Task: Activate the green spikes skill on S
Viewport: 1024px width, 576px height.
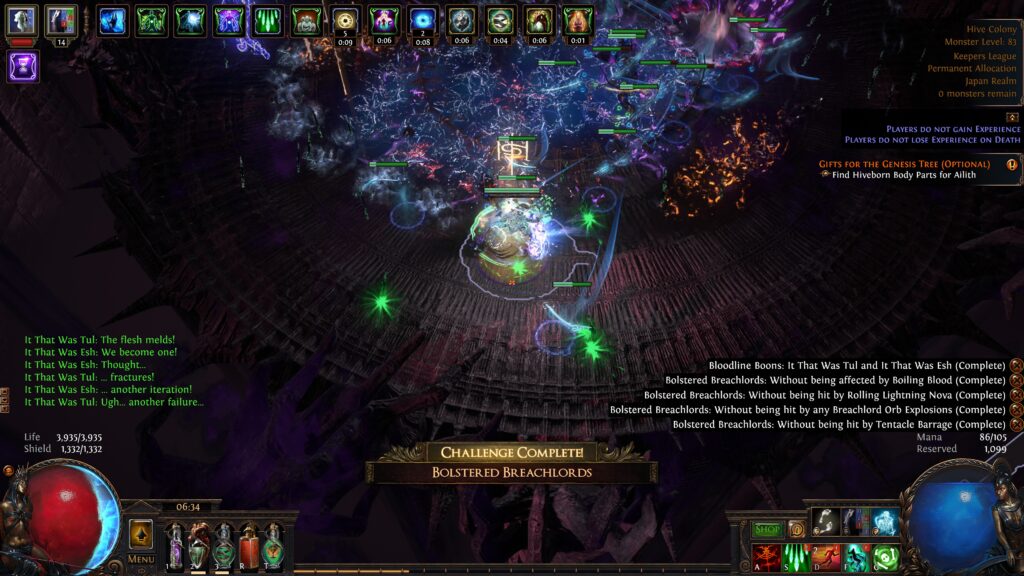Action: pyautogui.click(x=797, y=558)
